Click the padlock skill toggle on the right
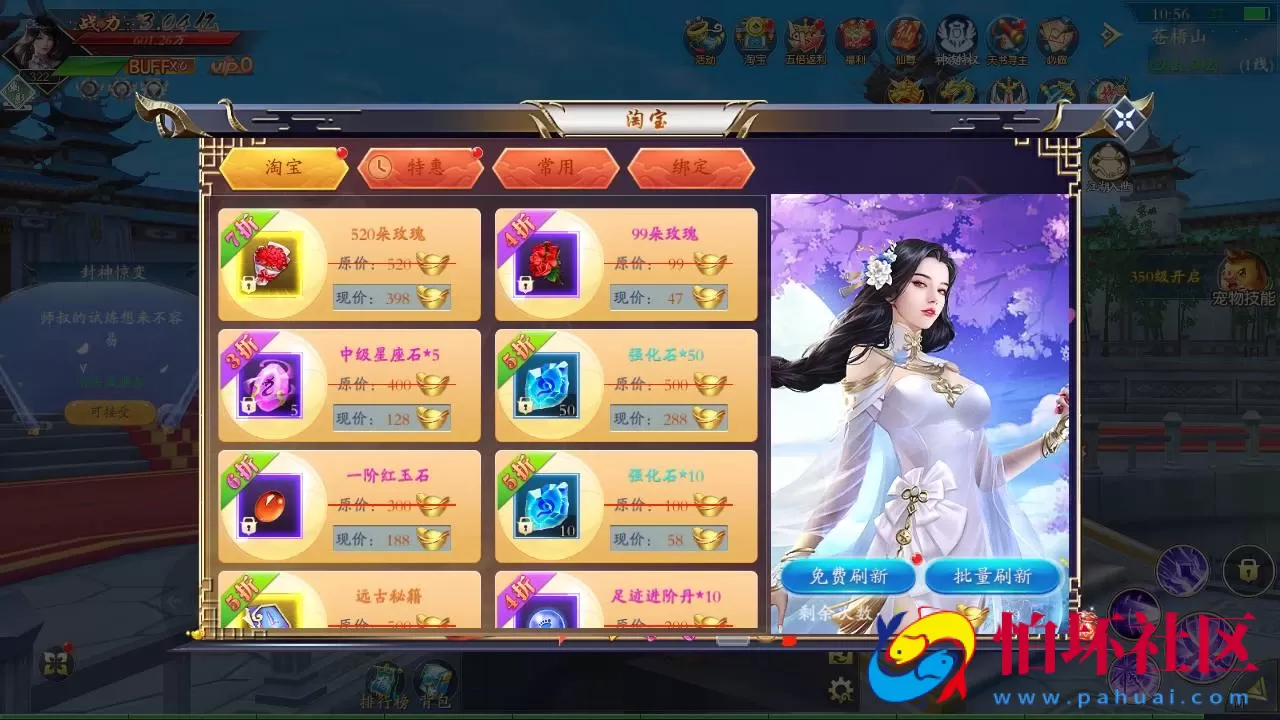The image size is (1280, 720). (x=1247, y=568)
